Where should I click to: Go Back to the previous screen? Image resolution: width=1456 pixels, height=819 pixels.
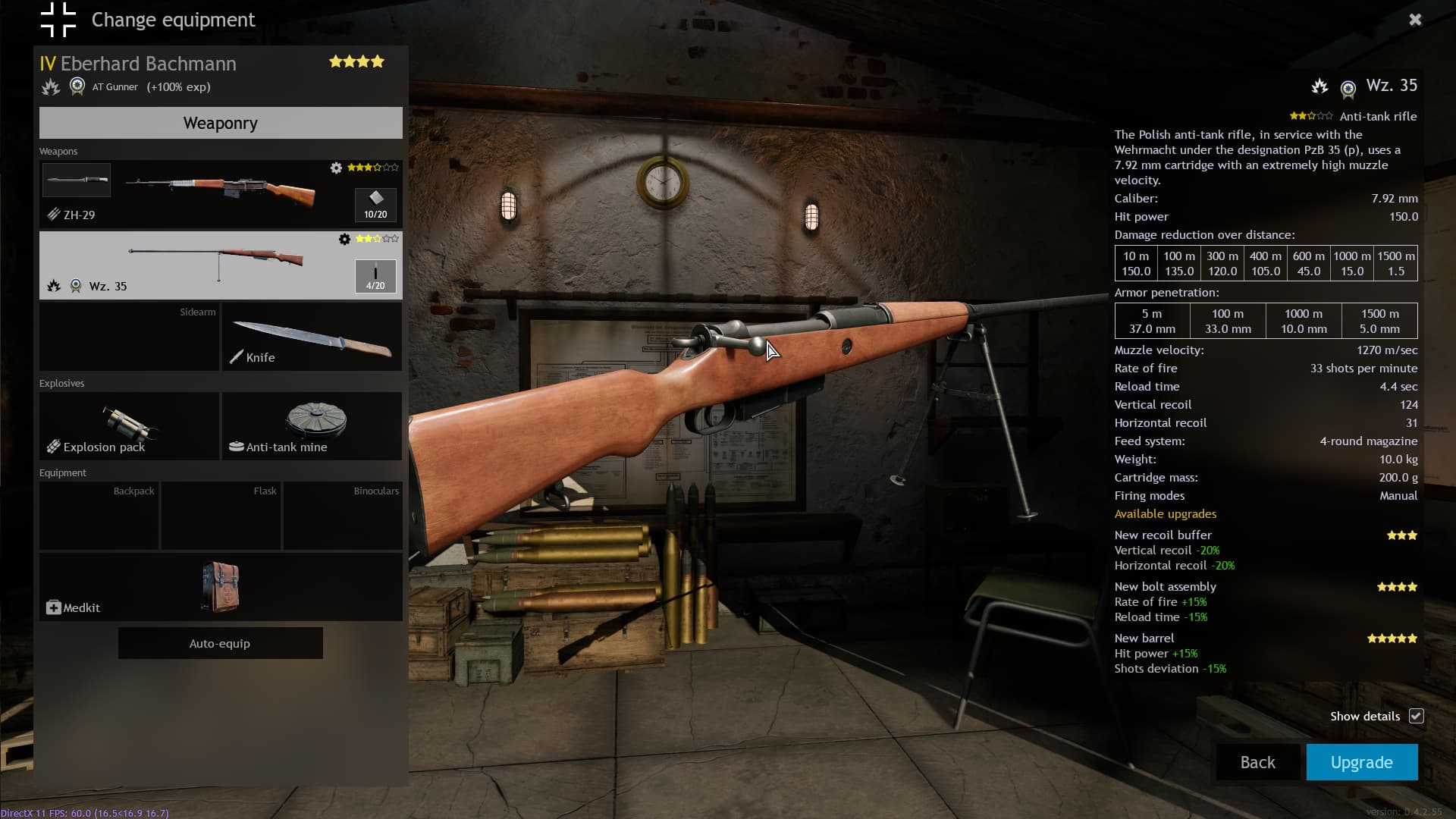tap(1257, 762)
